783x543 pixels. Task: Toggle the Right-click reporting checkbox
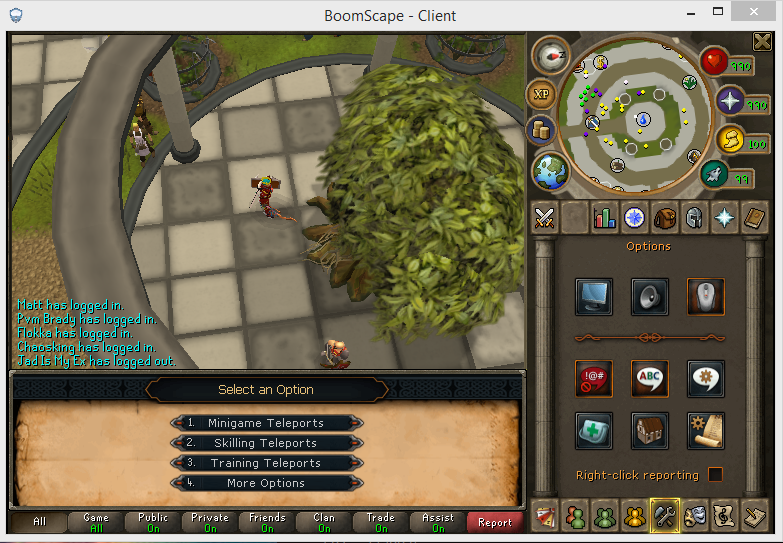(x=715, y=474)
